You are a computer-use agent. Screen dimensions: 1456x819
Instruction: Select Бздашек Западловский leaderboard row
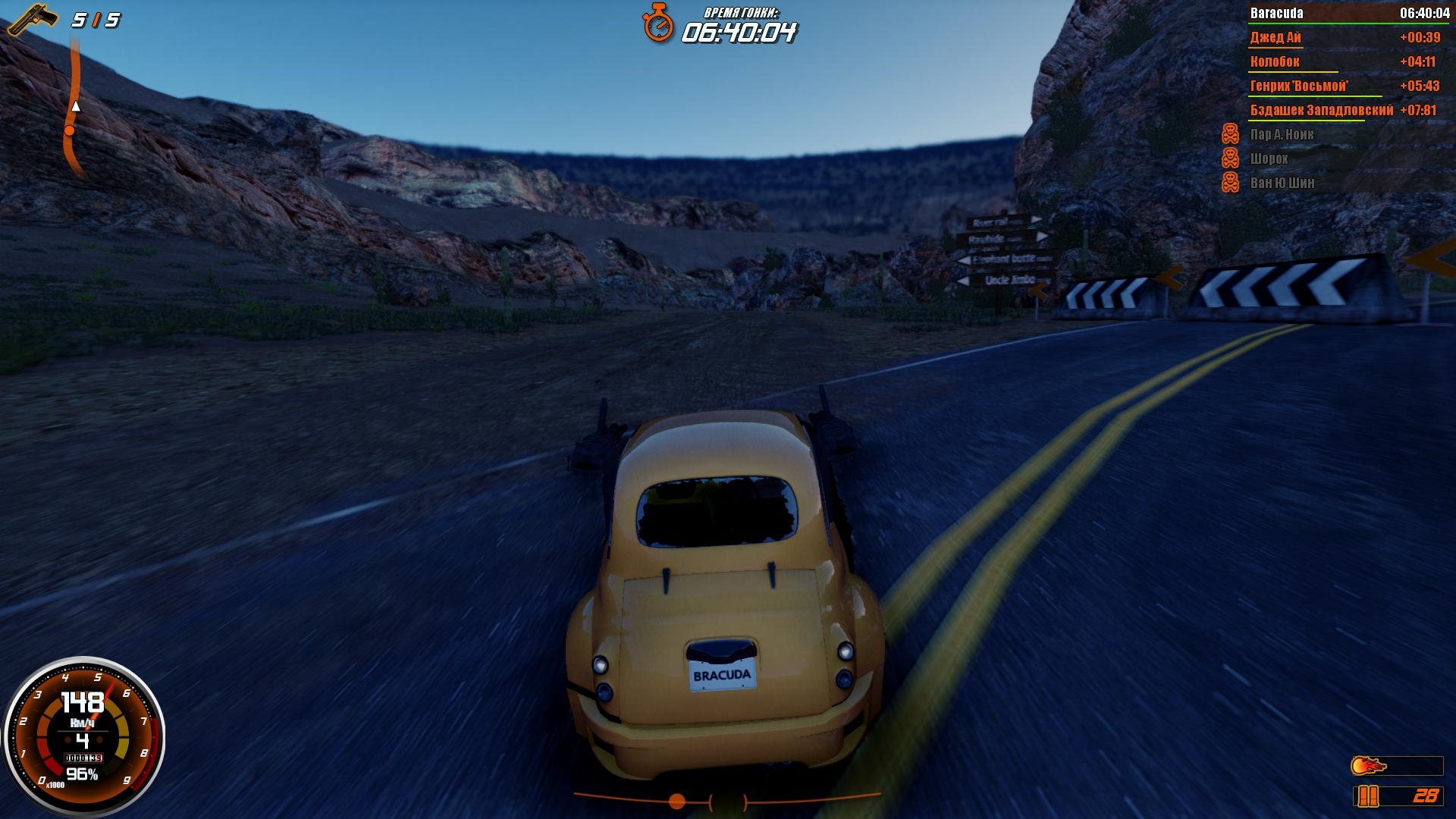1321,110
